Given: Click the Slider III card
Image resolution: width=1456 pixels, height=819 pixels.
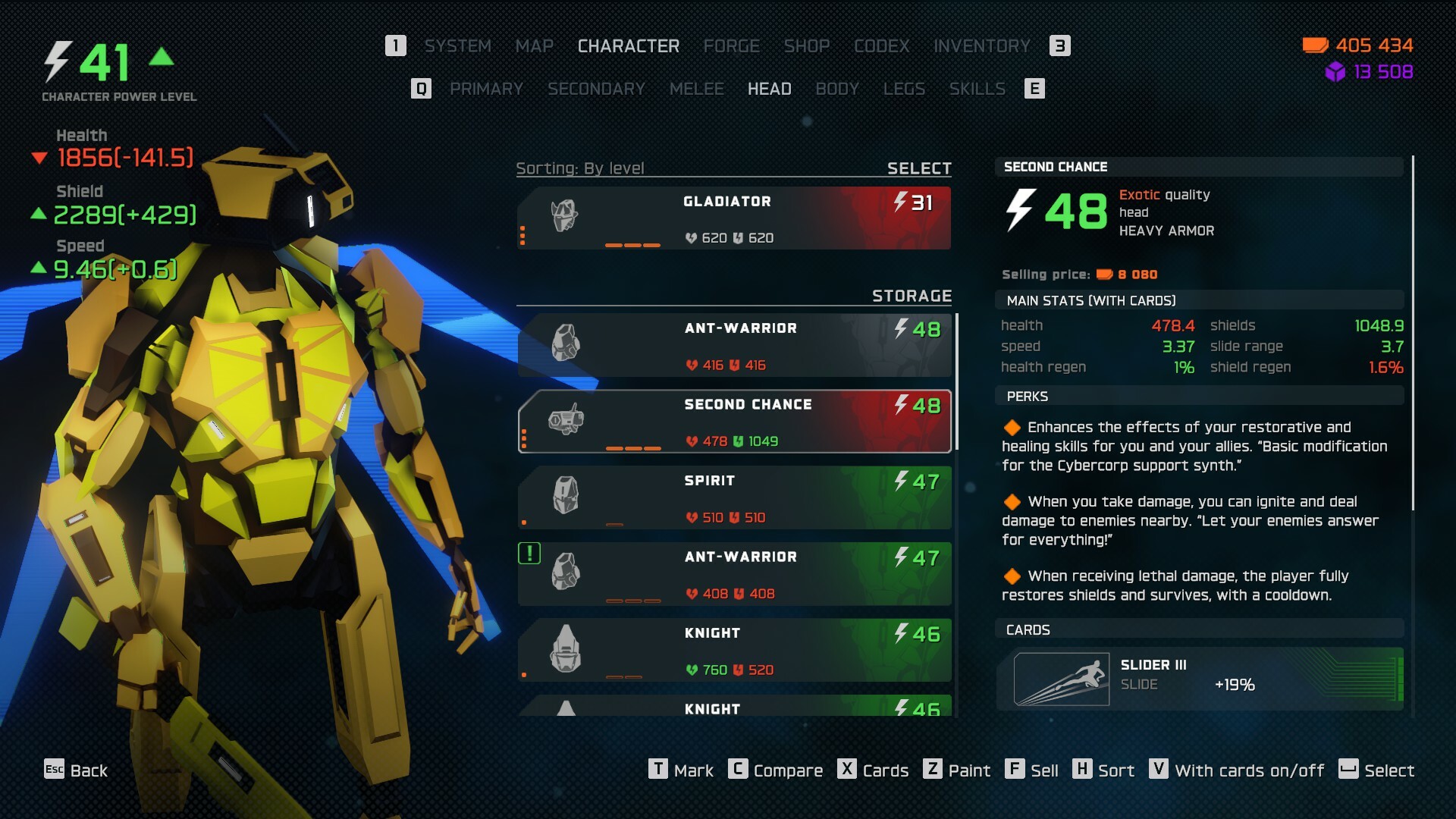Looking at the screenshot, I should [x=1199, y=679].
